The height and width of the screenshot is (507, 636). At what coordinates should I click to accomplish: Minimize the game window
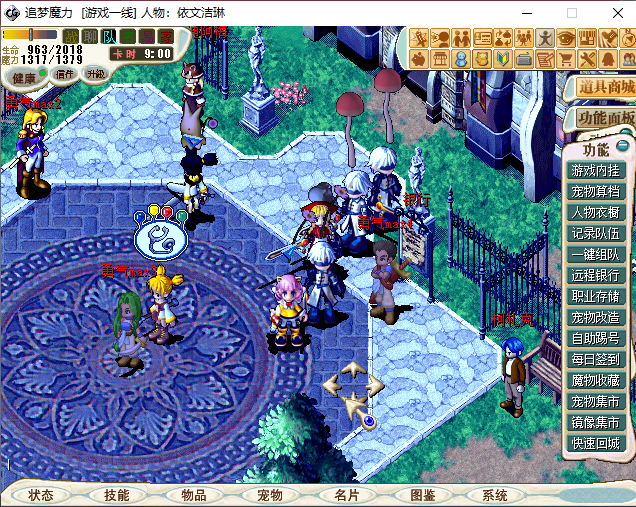pos(525,13)
